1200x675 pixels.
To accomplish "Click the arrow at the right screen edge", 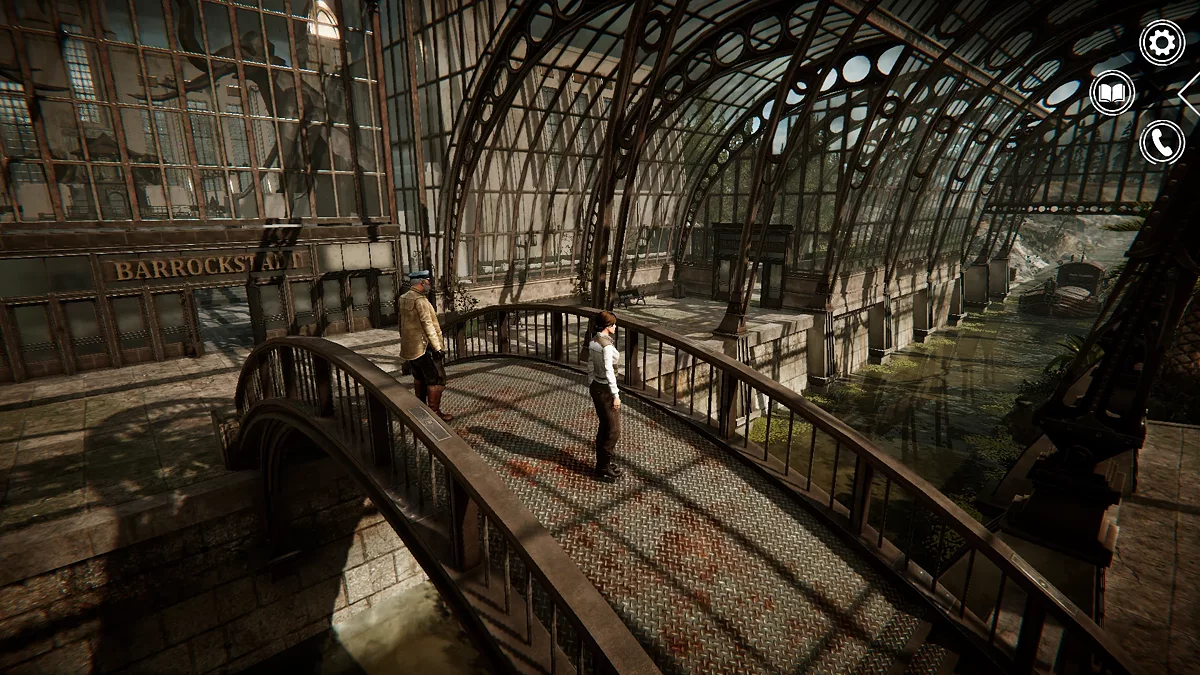I will 1190,93.
